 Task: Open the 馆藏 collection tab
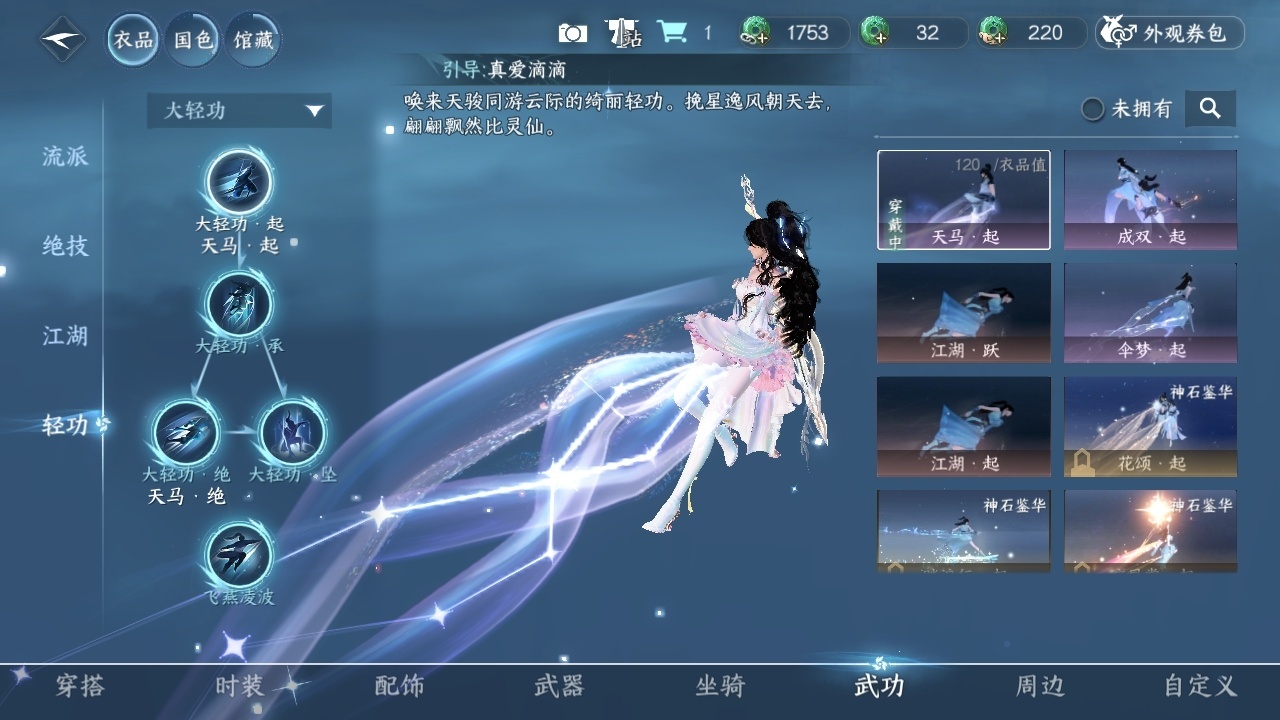pyautogui.click(x=252, y=40)
